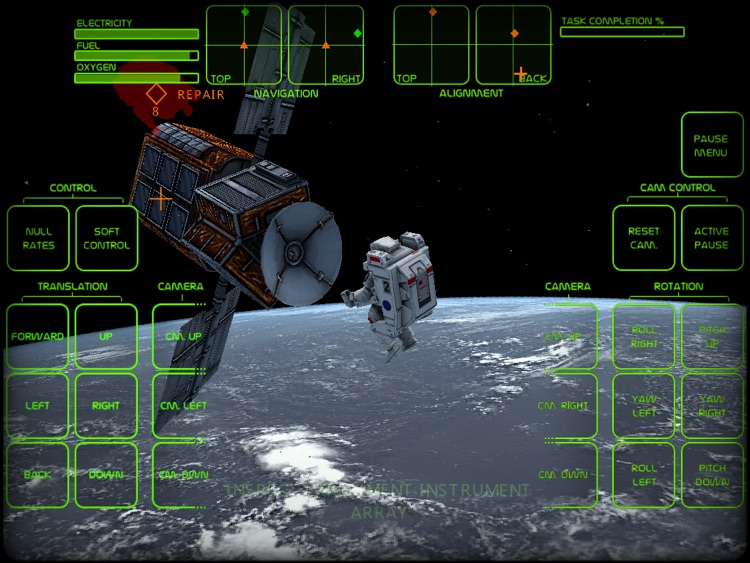Move using the translation Down button

(x=106, y=474)
